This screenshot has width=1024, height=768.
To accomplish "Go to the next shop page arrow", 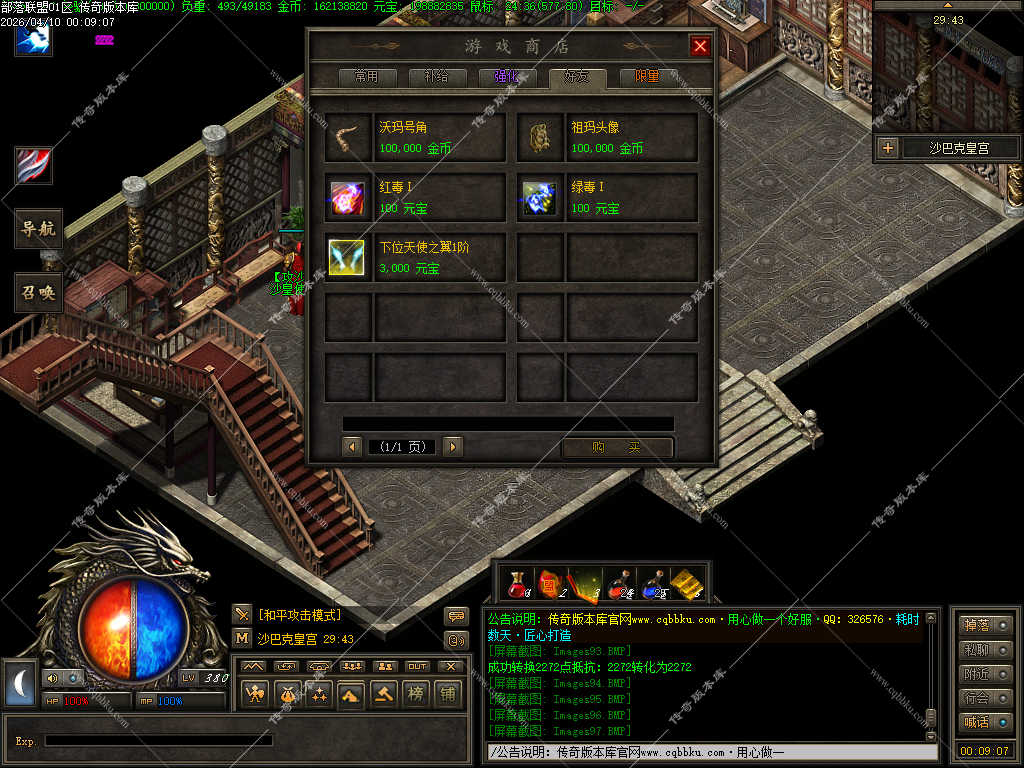I will click(x=453, y=447).
